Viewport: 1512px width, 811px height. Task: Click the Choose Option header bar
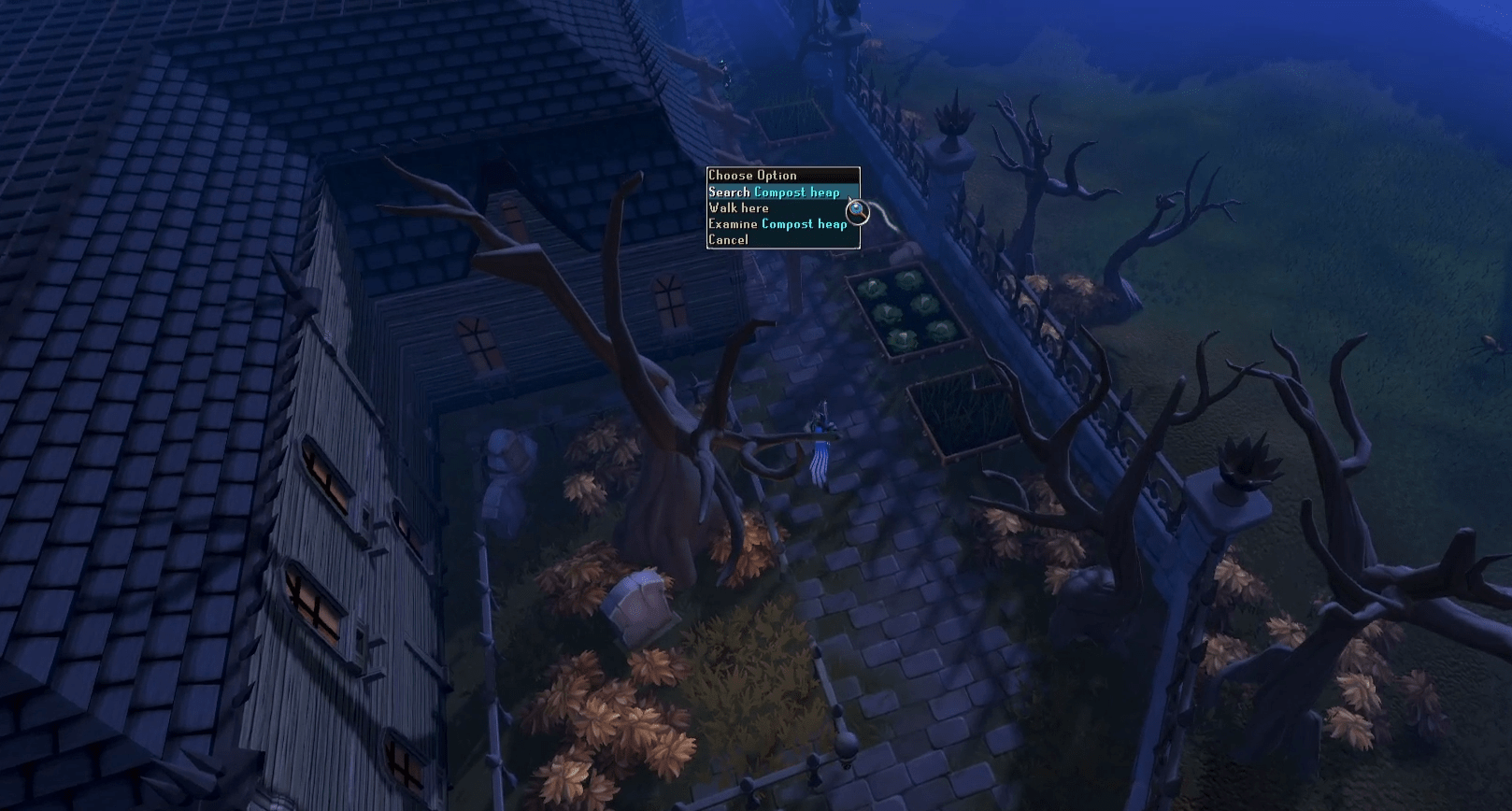pyautogui.click(x=753, y=175)
